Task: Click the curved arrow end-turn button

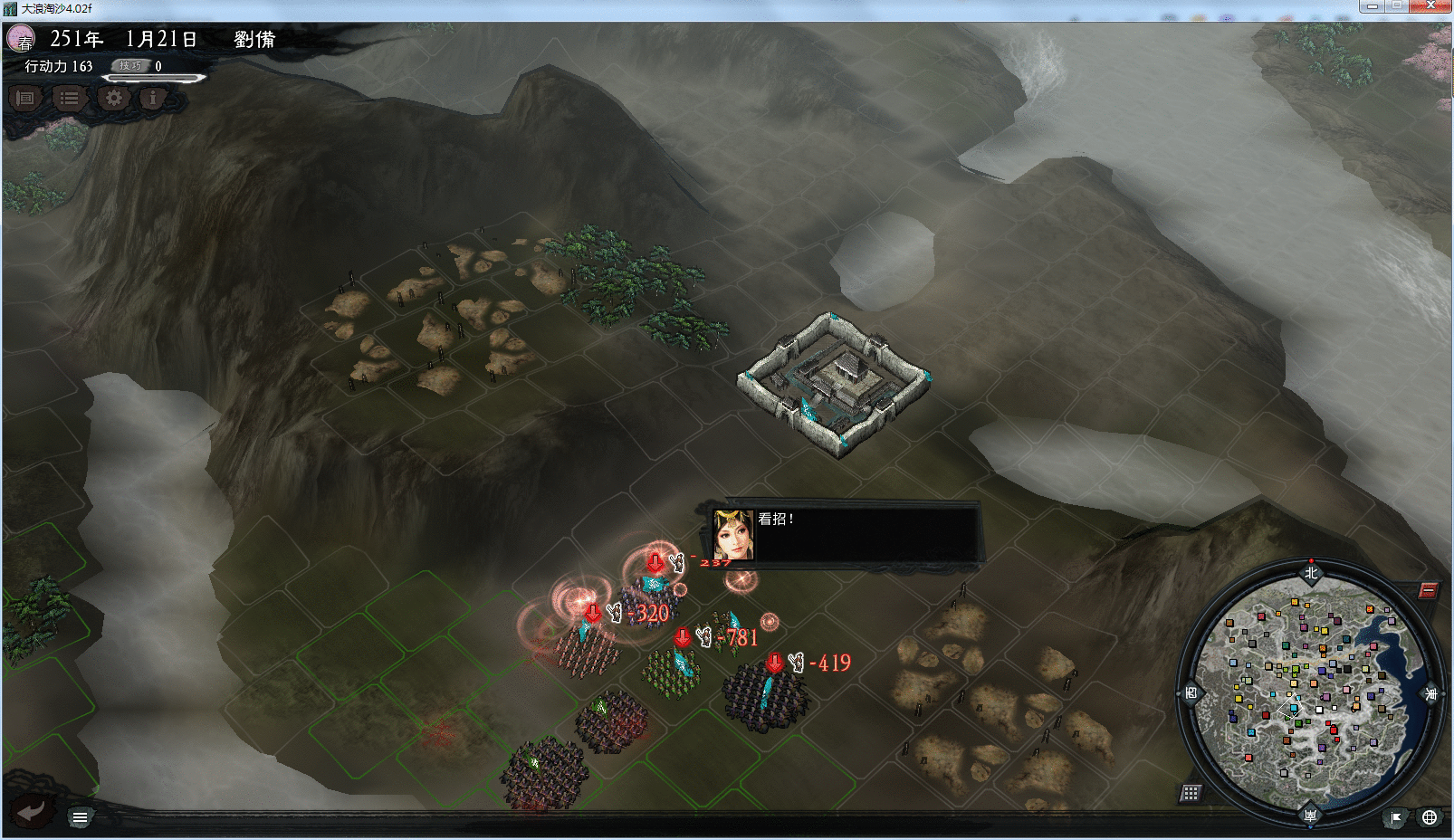Action: pos(32,810)
